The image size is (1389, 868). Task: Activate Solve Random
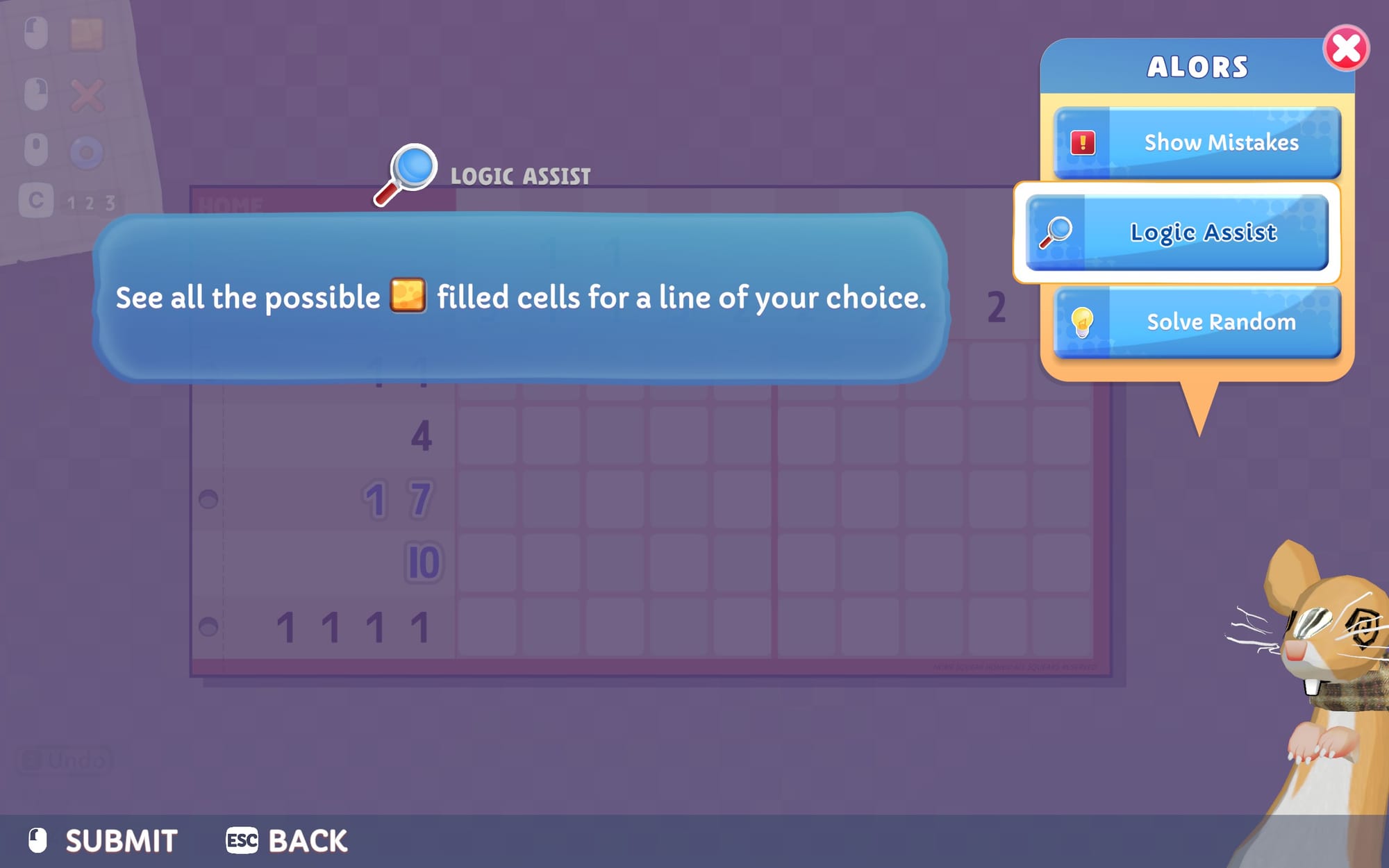pos(1221,322)
